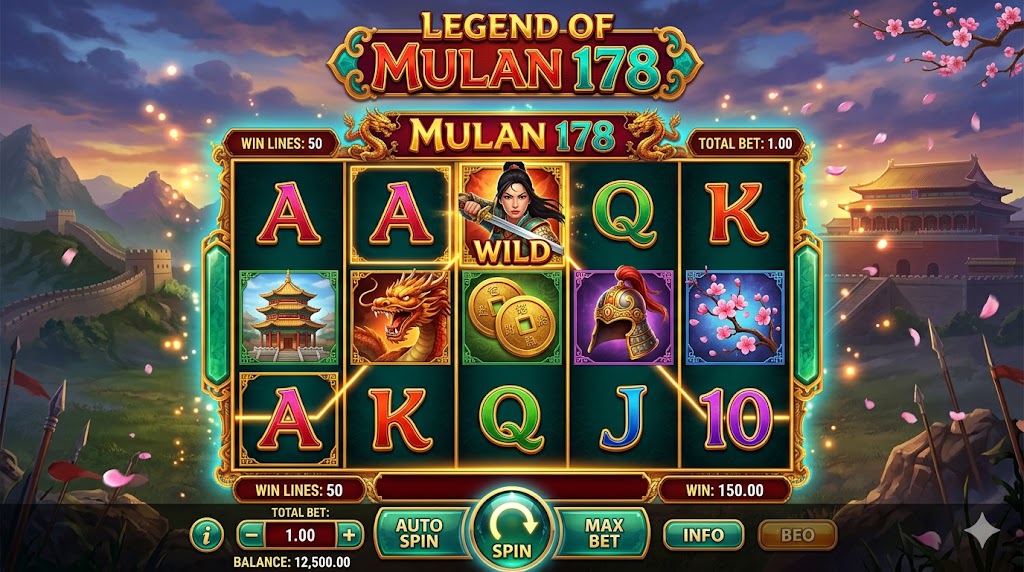The image size is (1024, 572).
Task: Click the round green "i" information icon
Action: click(207, 535)
